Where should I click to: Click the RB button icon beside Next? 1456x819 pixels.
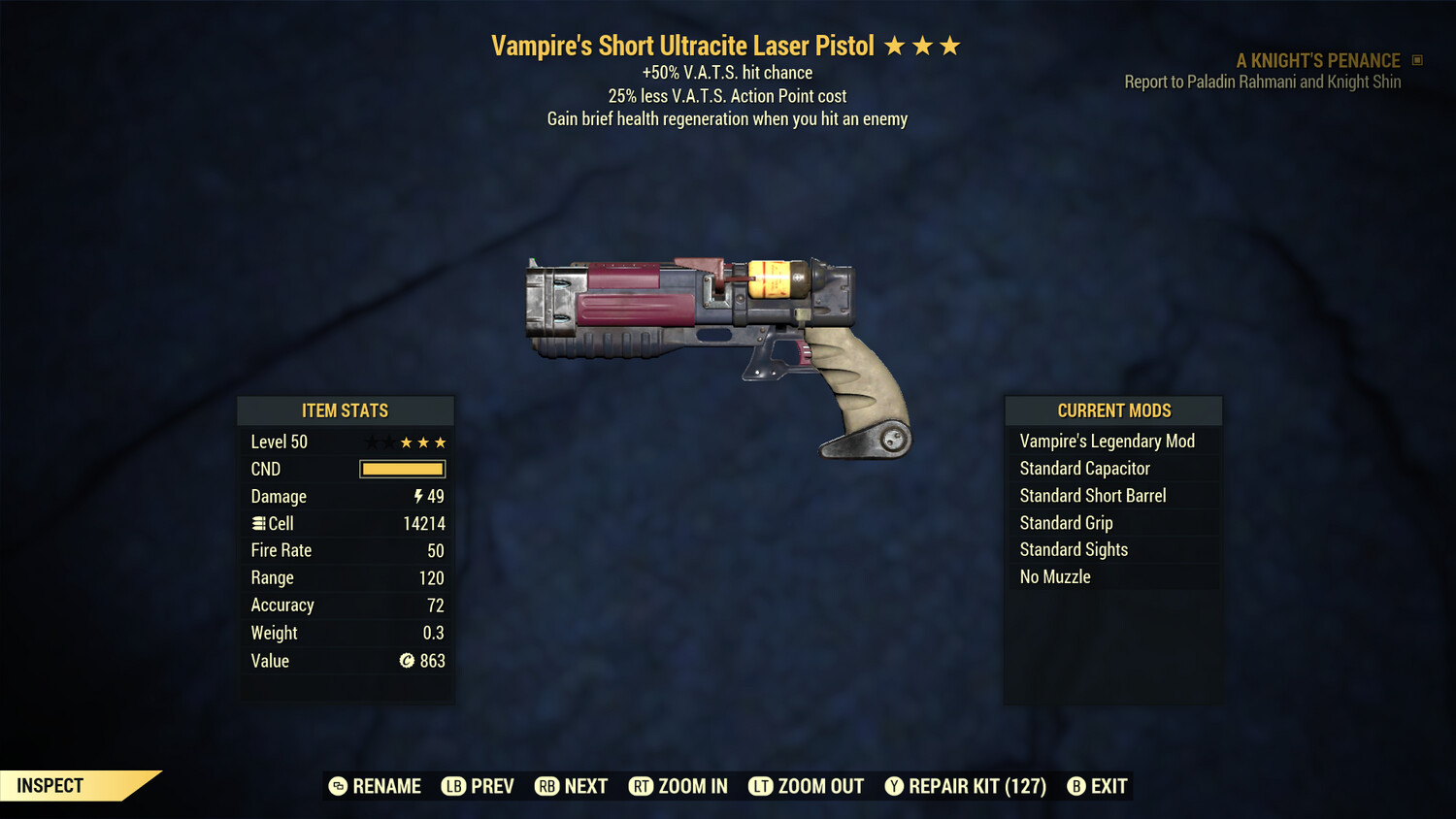(546, 786)
